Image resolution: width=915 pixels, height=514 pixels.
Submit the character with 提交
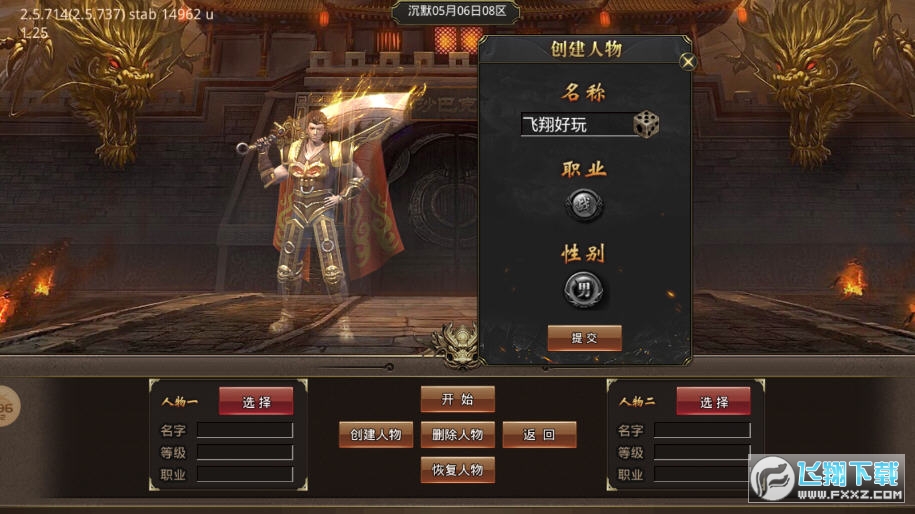[x=584, y=338]
